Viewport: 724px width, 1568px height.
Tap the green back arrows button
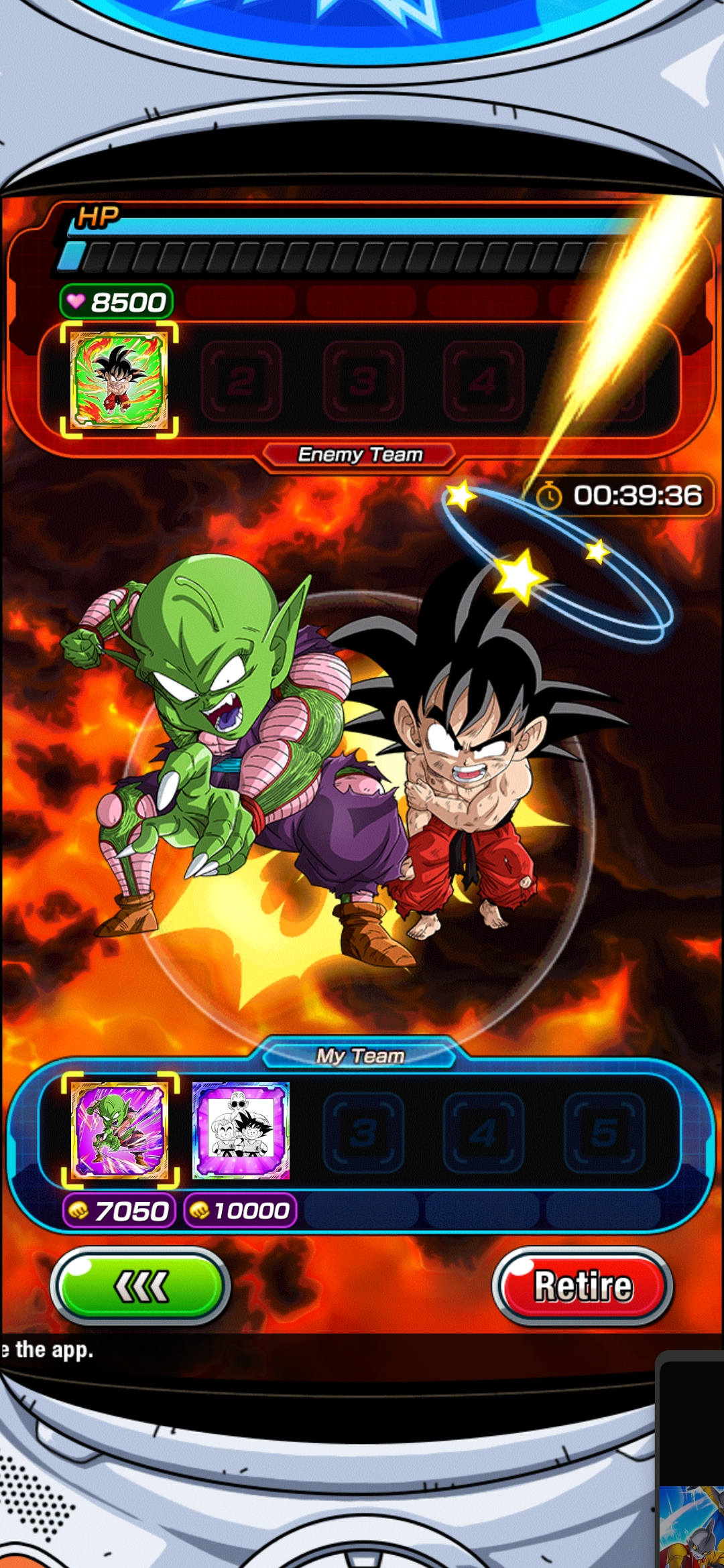click(141, 1286)
